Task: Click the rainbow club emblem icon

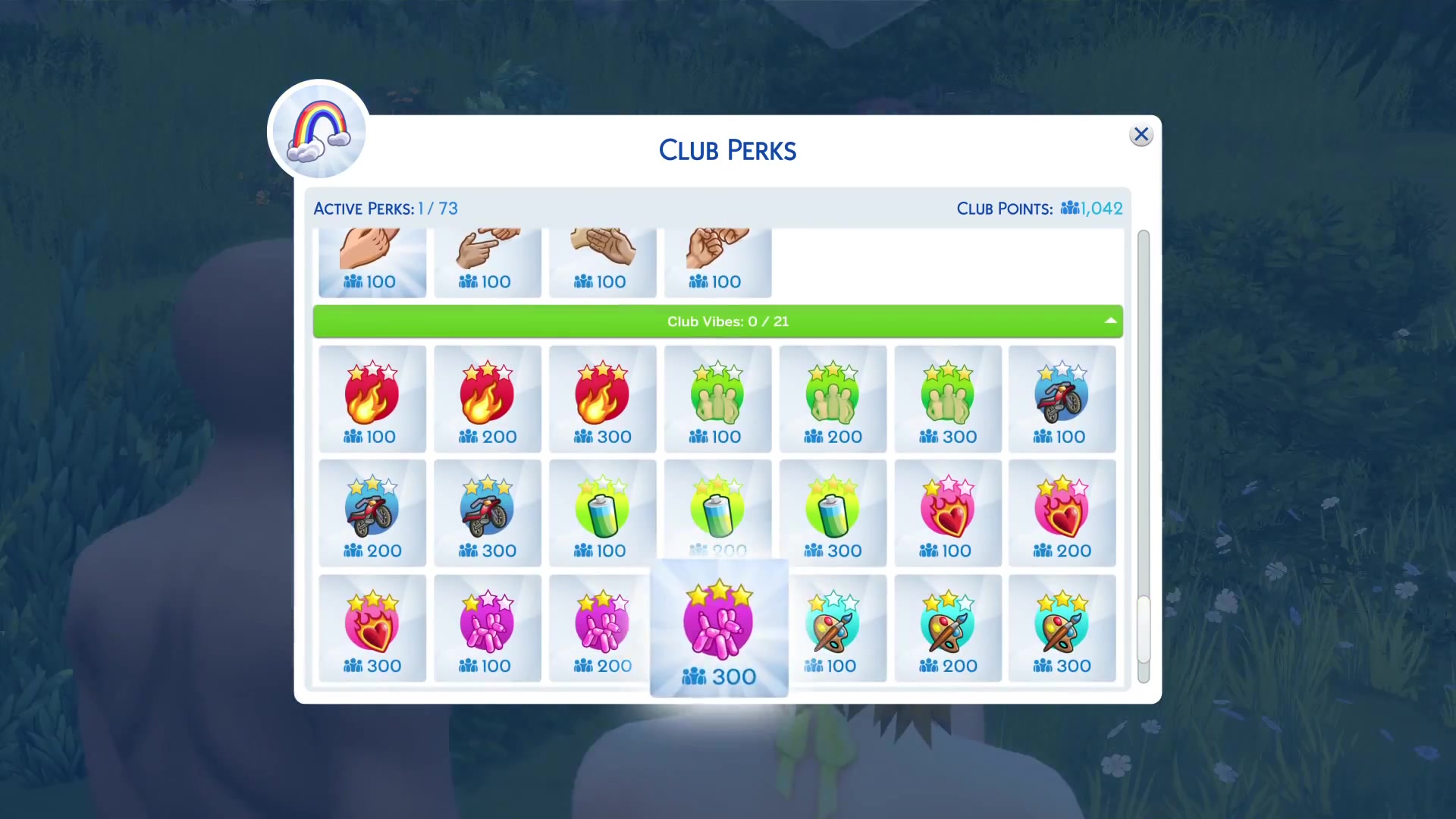Action: (319, 130)
